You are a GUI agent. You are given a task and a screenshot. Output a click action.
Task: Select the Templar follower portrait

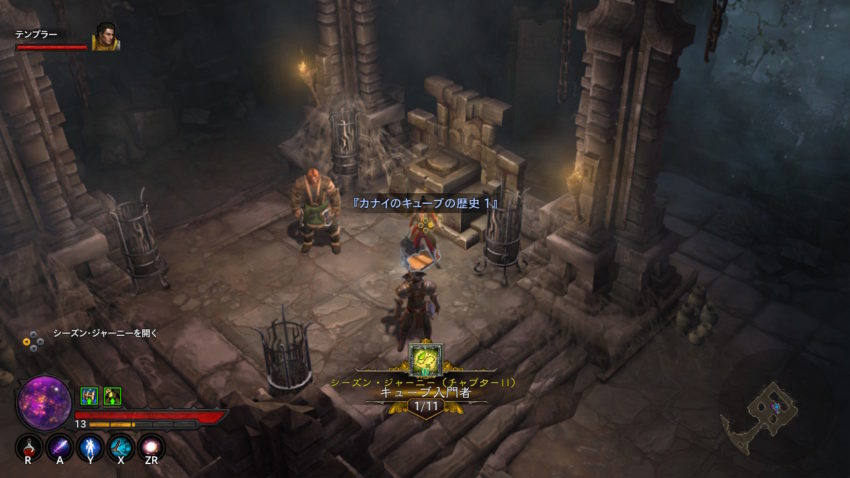tap(105, 37)
